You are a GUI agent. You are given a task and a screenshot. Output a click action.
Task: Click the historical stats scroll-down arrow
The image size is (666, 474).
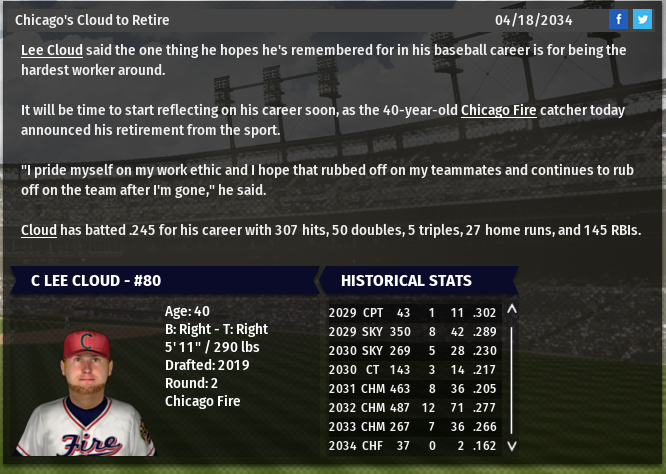click(x=512, y=446)
